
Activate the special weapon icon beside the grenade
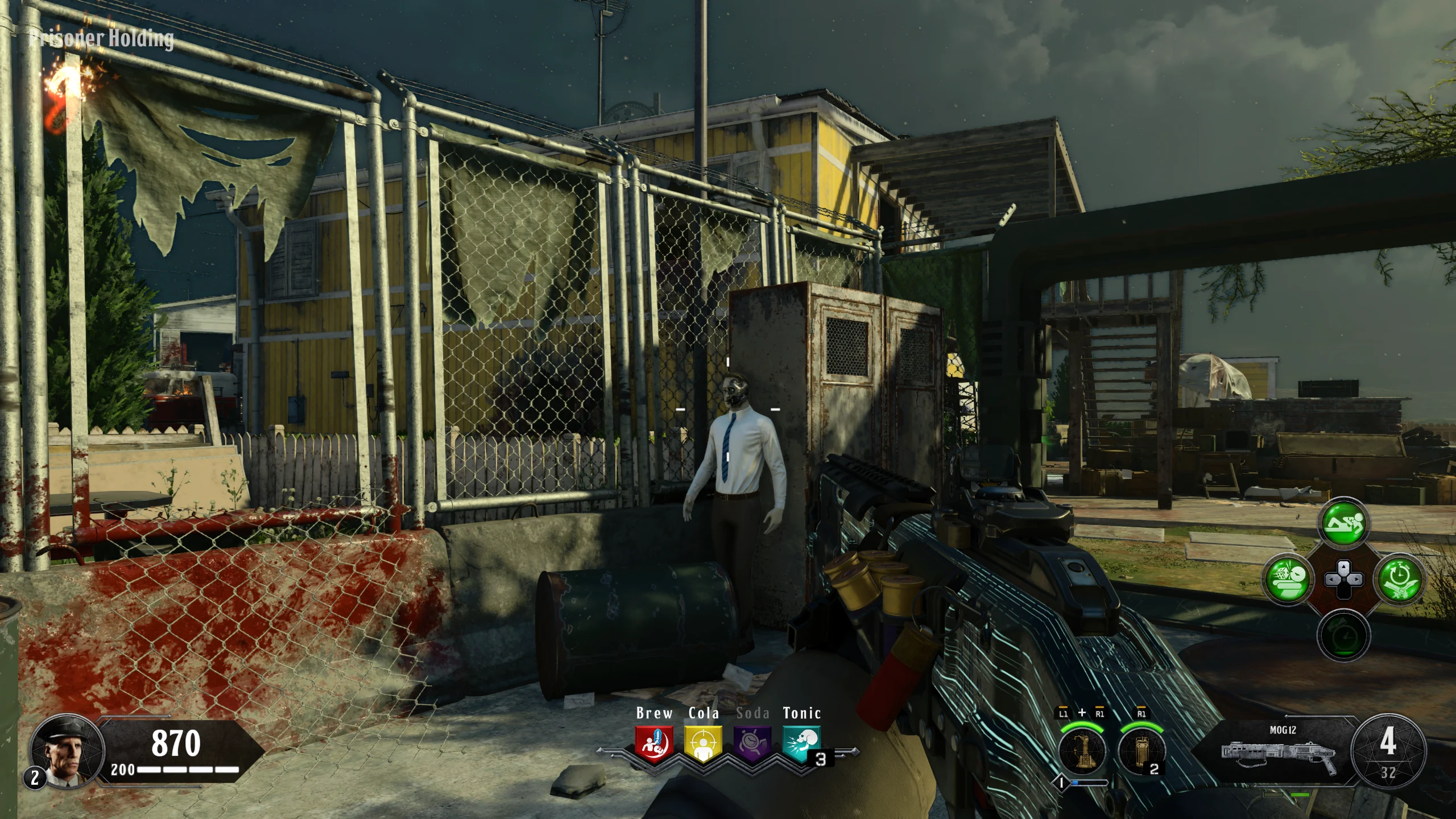pos(1082,750)
